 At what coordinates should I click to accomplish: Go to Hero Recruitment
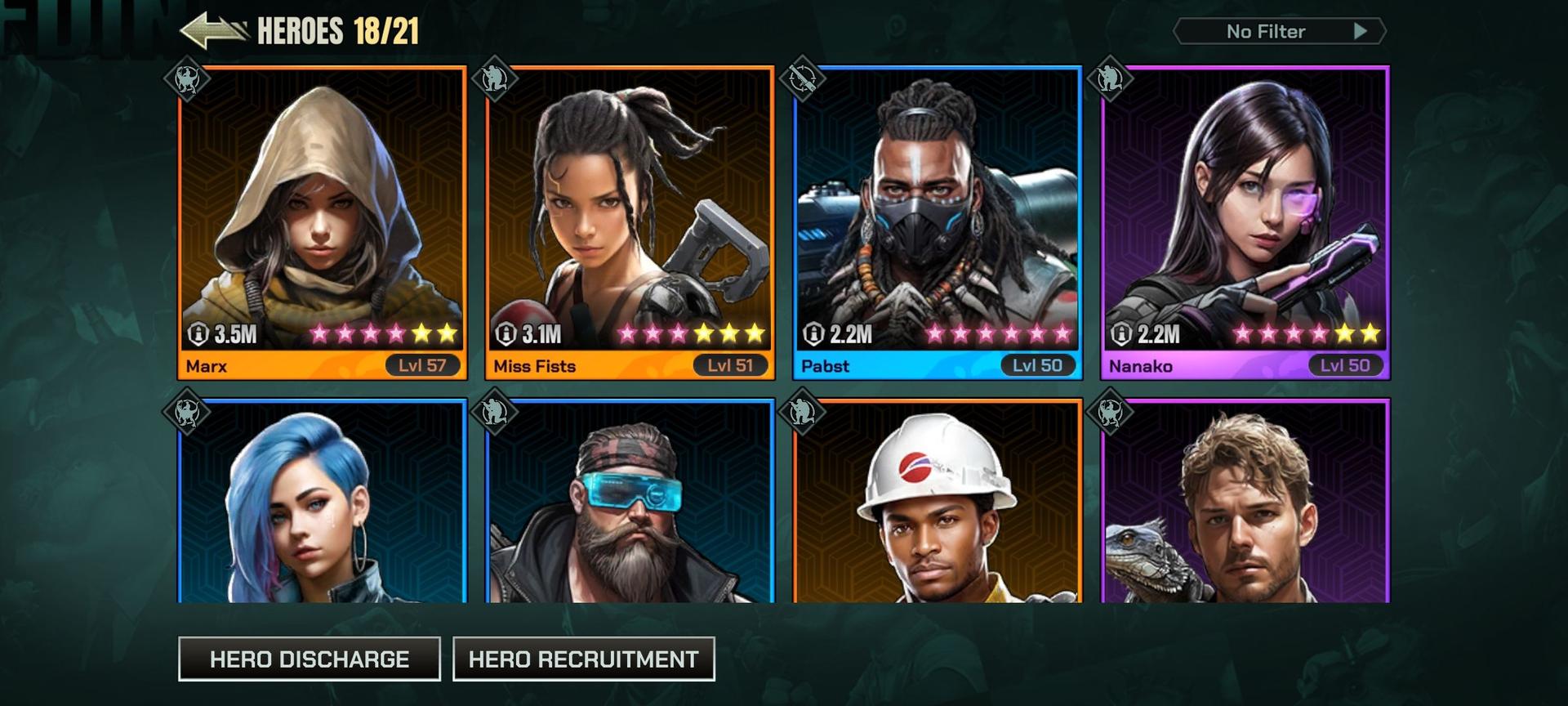point(583,659)
